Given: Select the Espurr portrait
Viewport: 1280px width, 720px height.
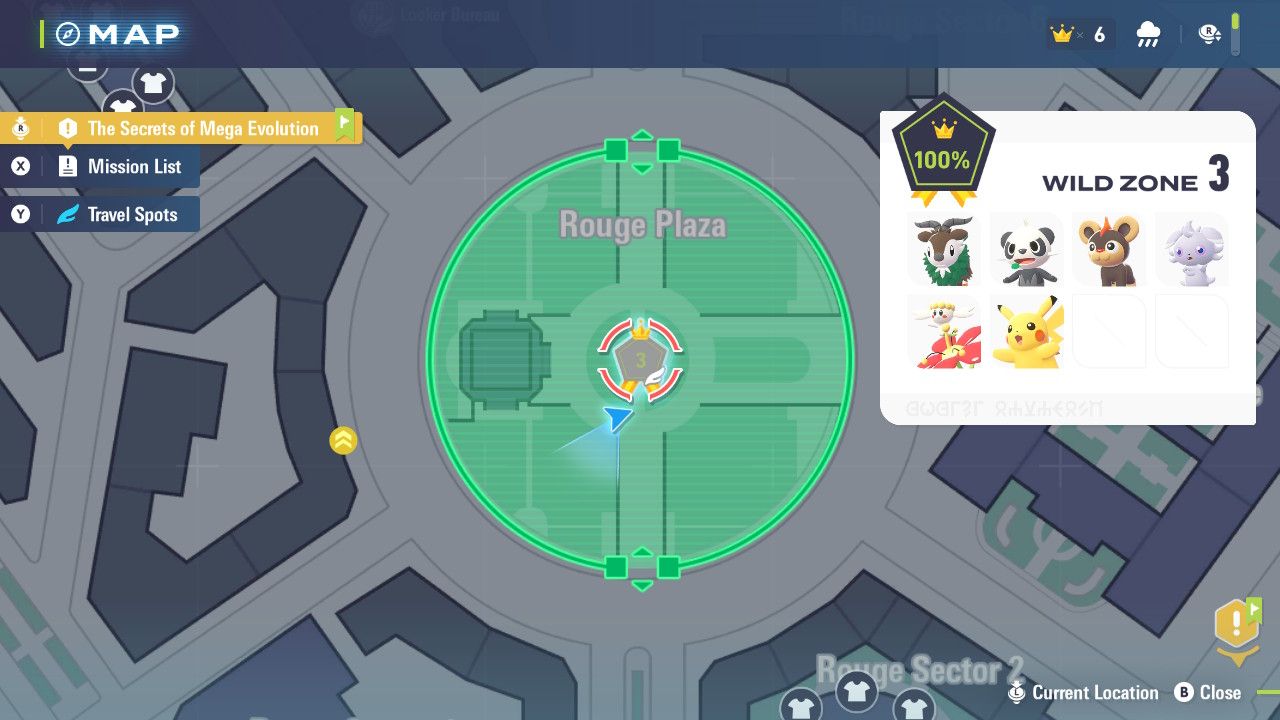Looking at the screenshot, I should (1191, 248).
